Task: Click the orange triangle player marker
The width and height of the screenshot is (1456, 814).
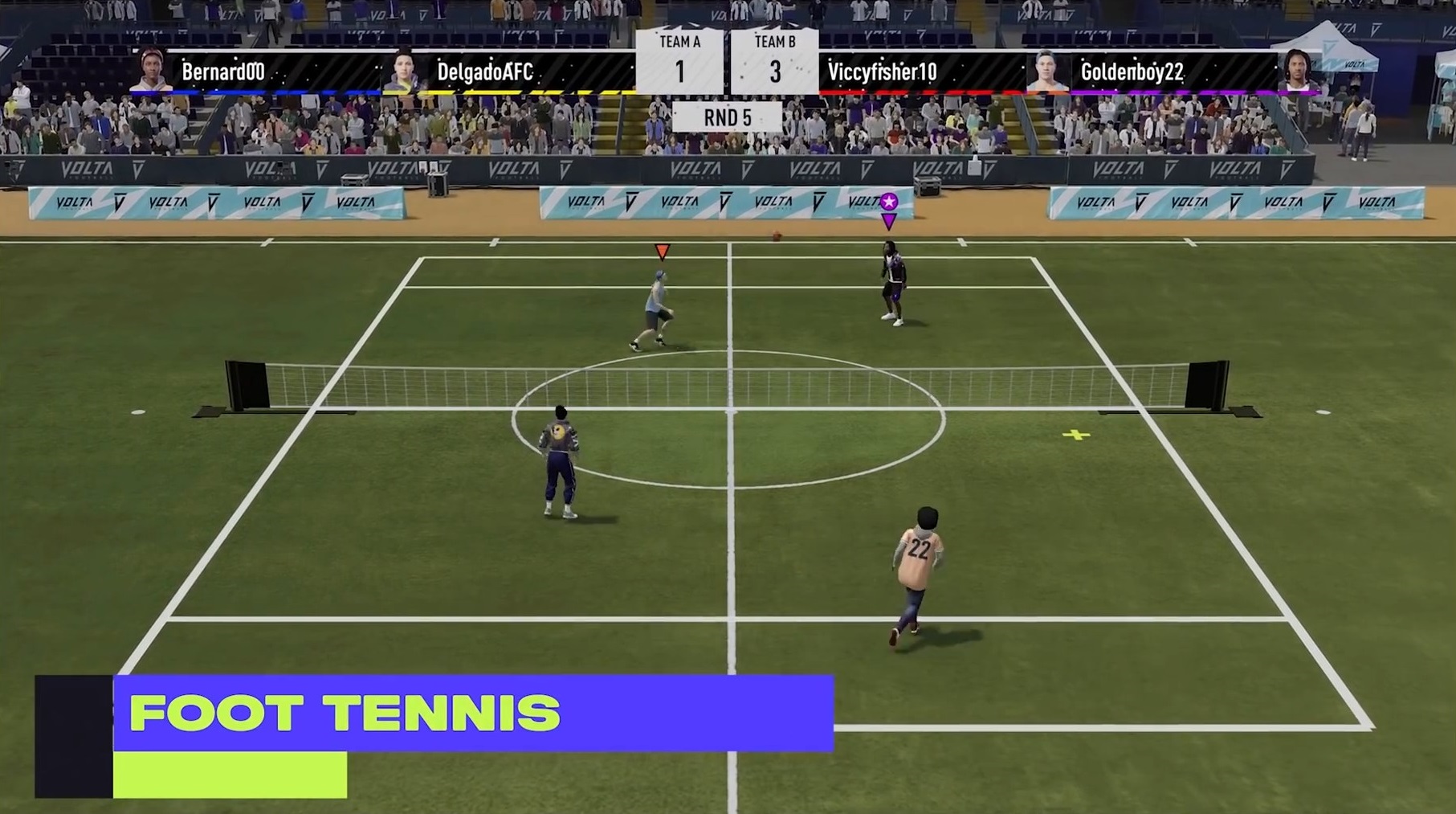Action: point(661,252)
